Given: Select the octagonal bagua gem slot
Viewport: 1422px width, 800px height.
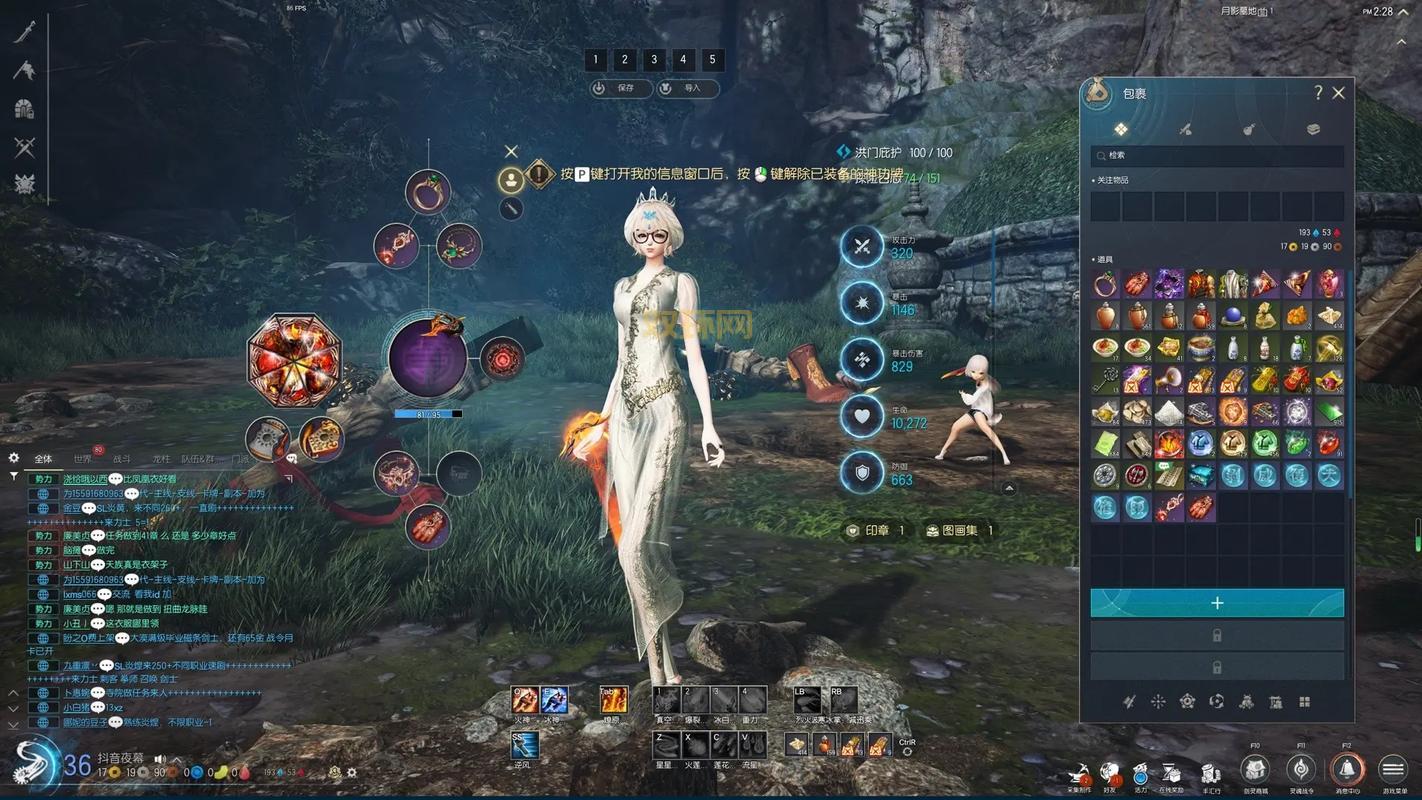Looking at the screenshot, I should (295, 359).
